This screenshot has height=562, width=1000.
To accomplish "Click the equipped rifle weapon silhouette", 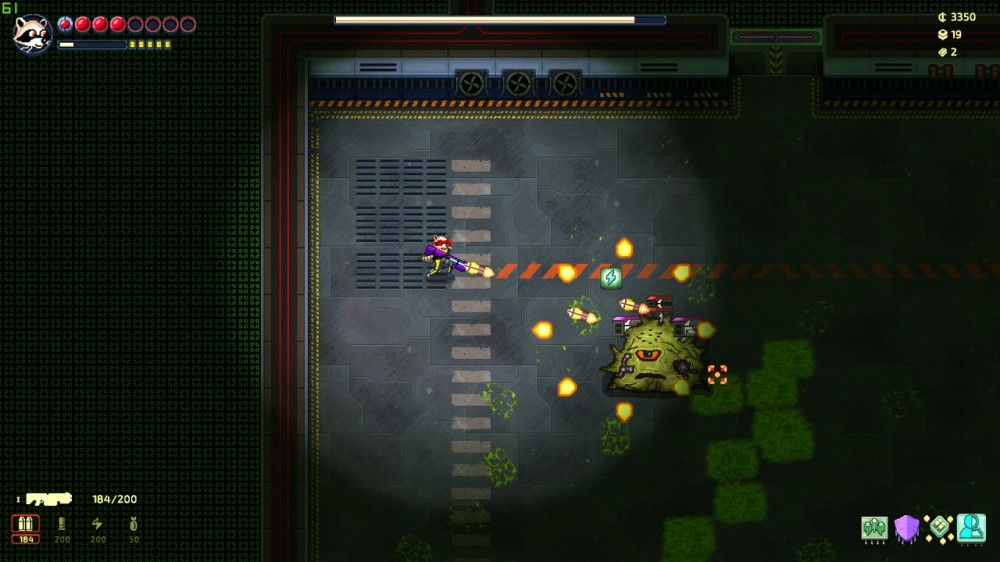I will [x=50, y=499].
